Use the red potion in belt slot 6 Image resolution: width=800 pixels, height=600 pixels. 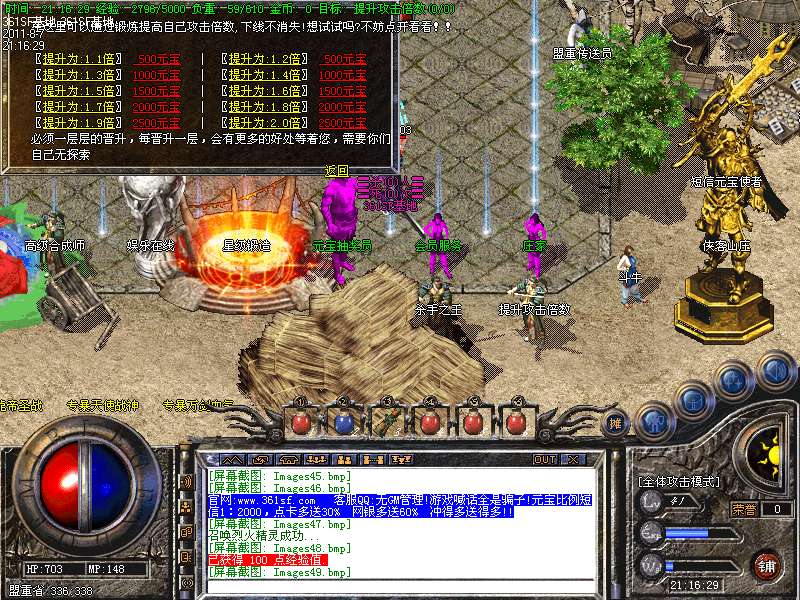[x=517, y=422]
